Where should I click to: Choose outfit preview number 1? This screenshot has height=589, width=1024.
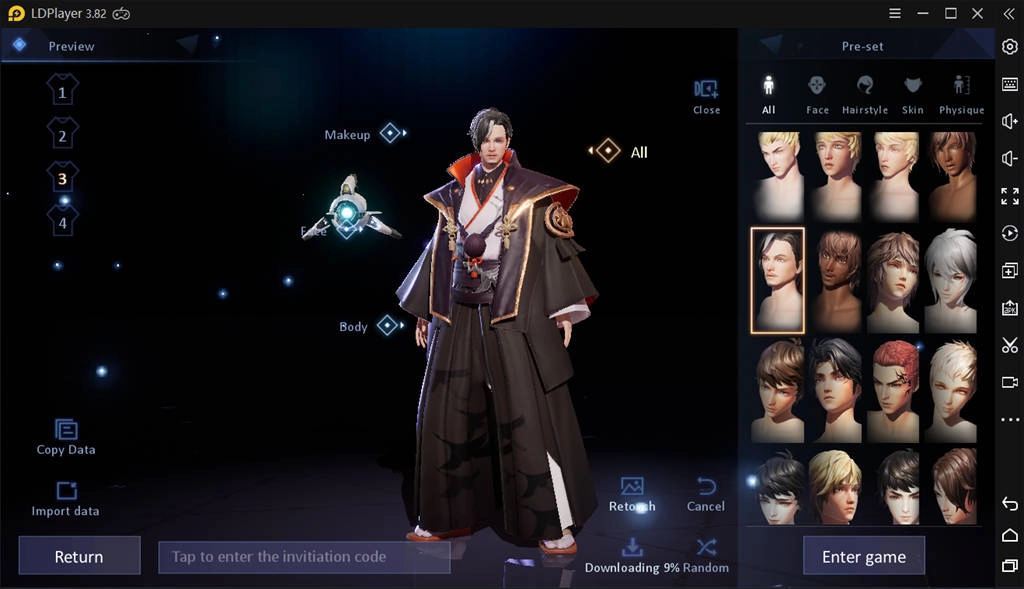[62, 92]
